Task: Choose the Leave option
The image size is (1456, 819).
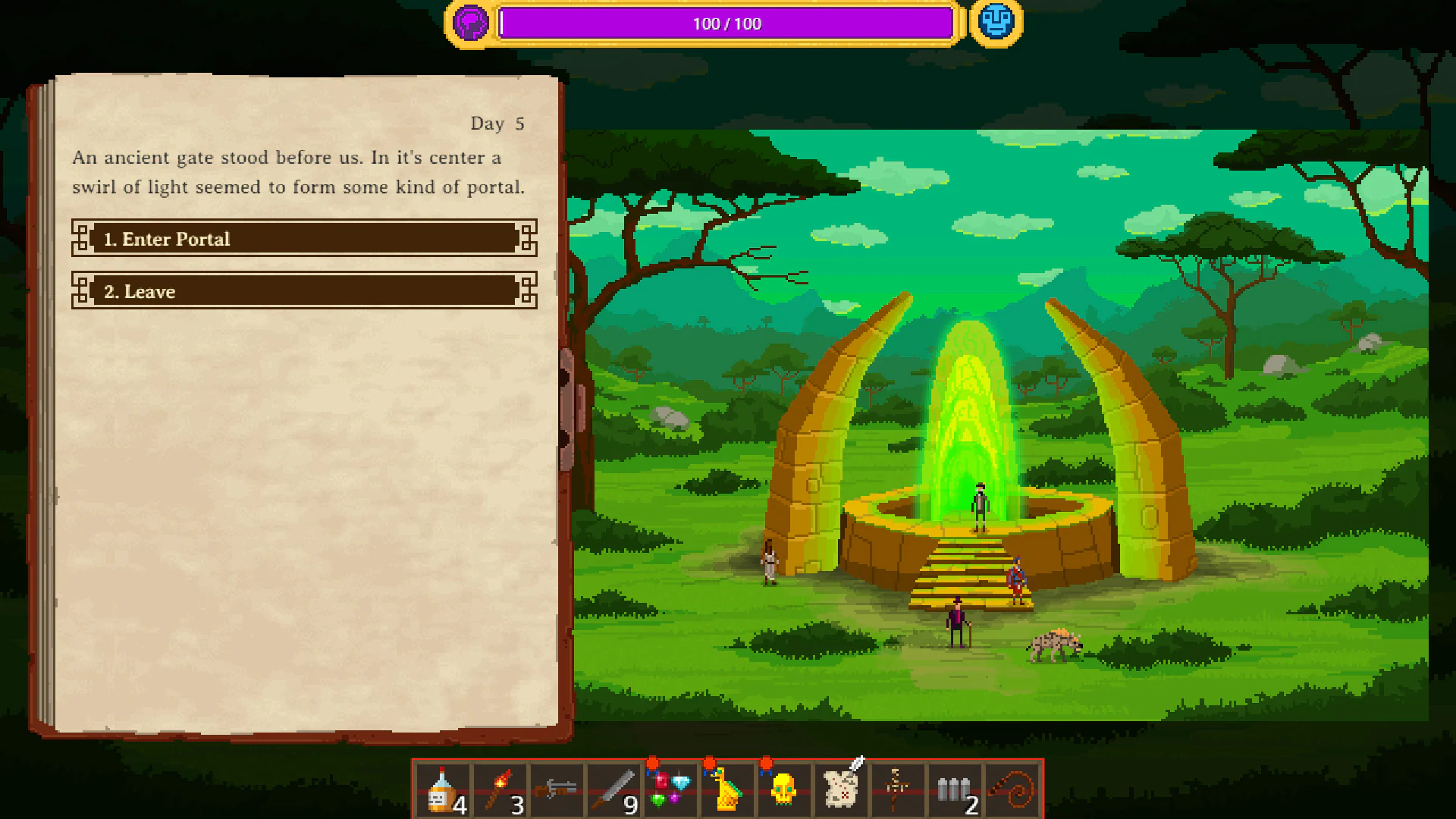Action: point(303,291)
